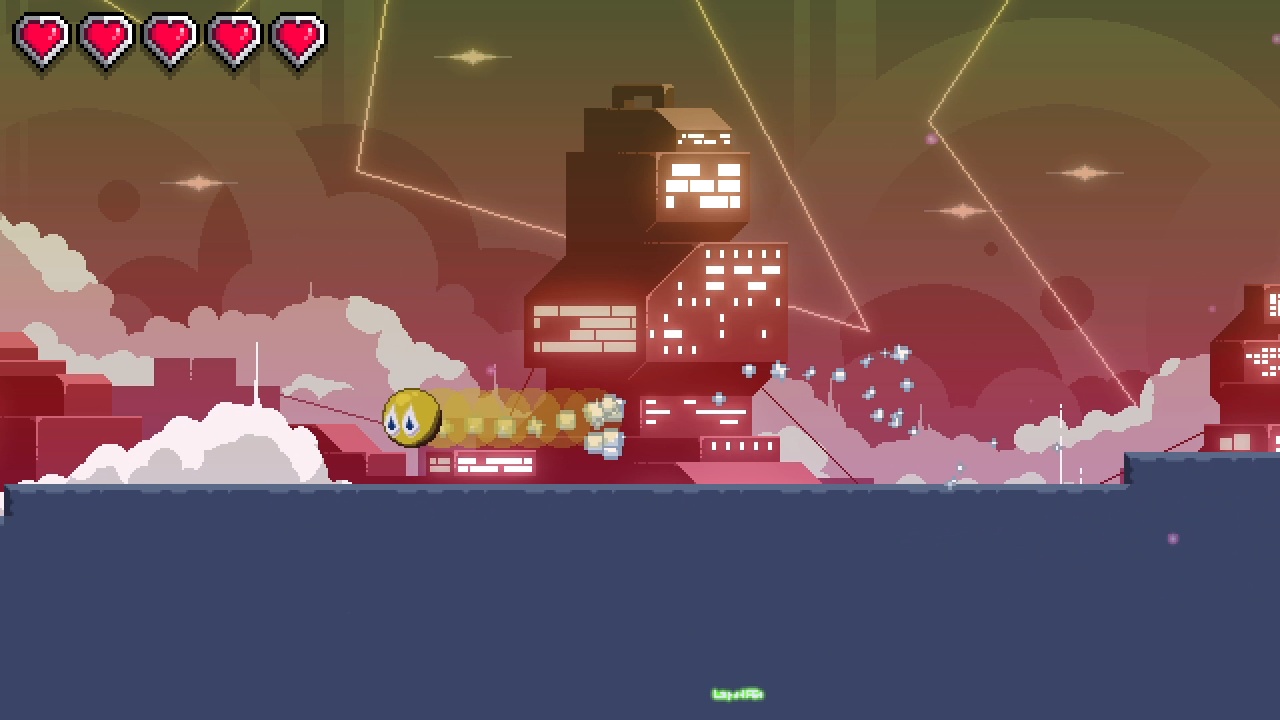Screen dimensions: 1280x720
Task: Click the glowing star sparkle near the top center
Action: coord(472,56)
